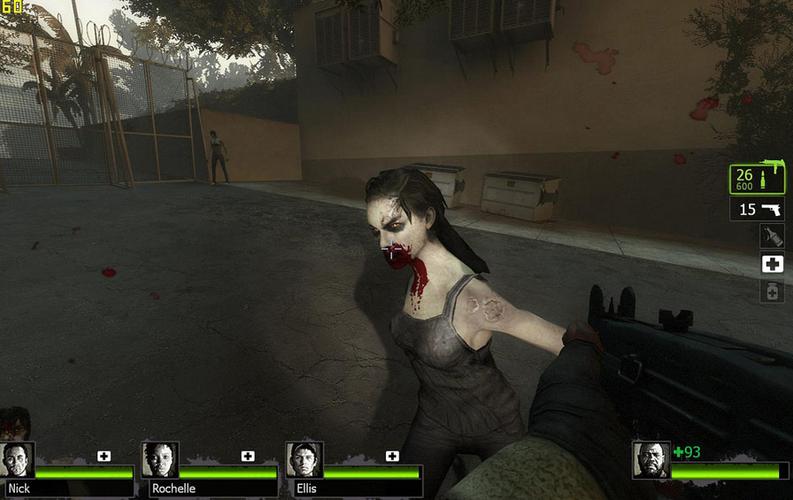
Task: Switch to the pistol weapon slot
Action: (757, 209)
